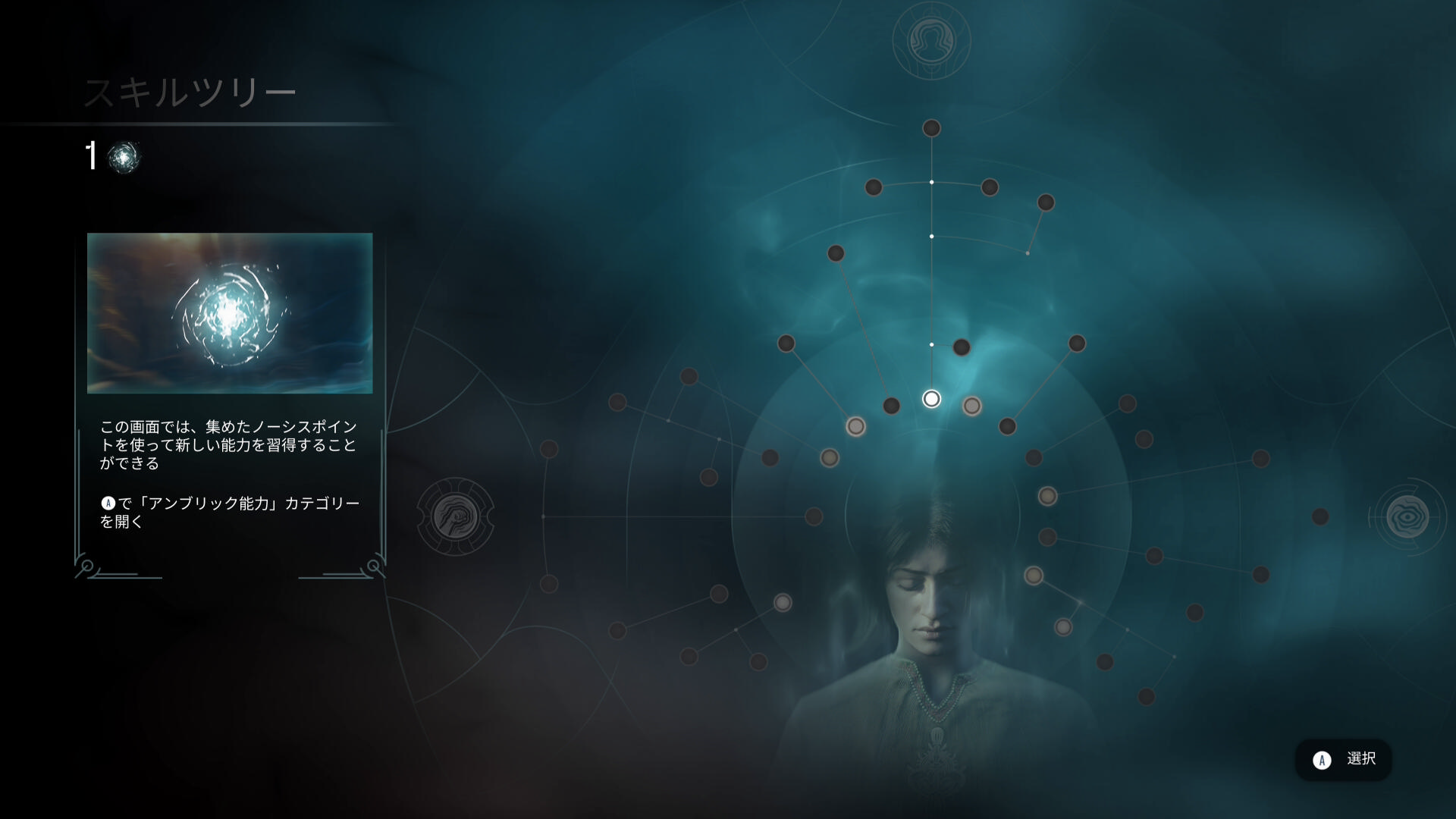Open the eye emblem skill category
1456x819 pixels.
pos(1407,517)
